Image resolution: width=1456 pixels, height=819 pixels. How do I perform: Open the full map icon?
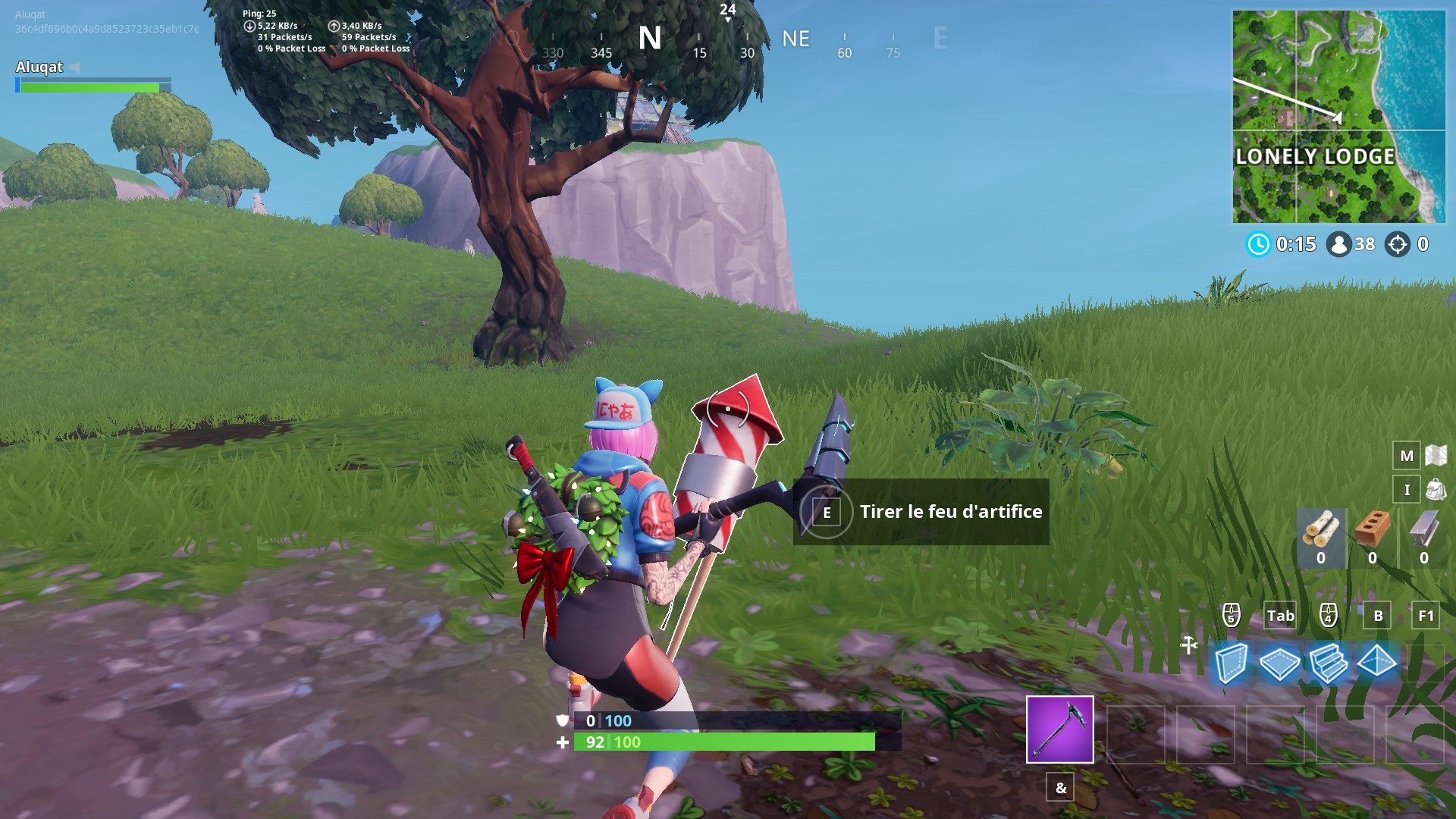coord(1436,455)
